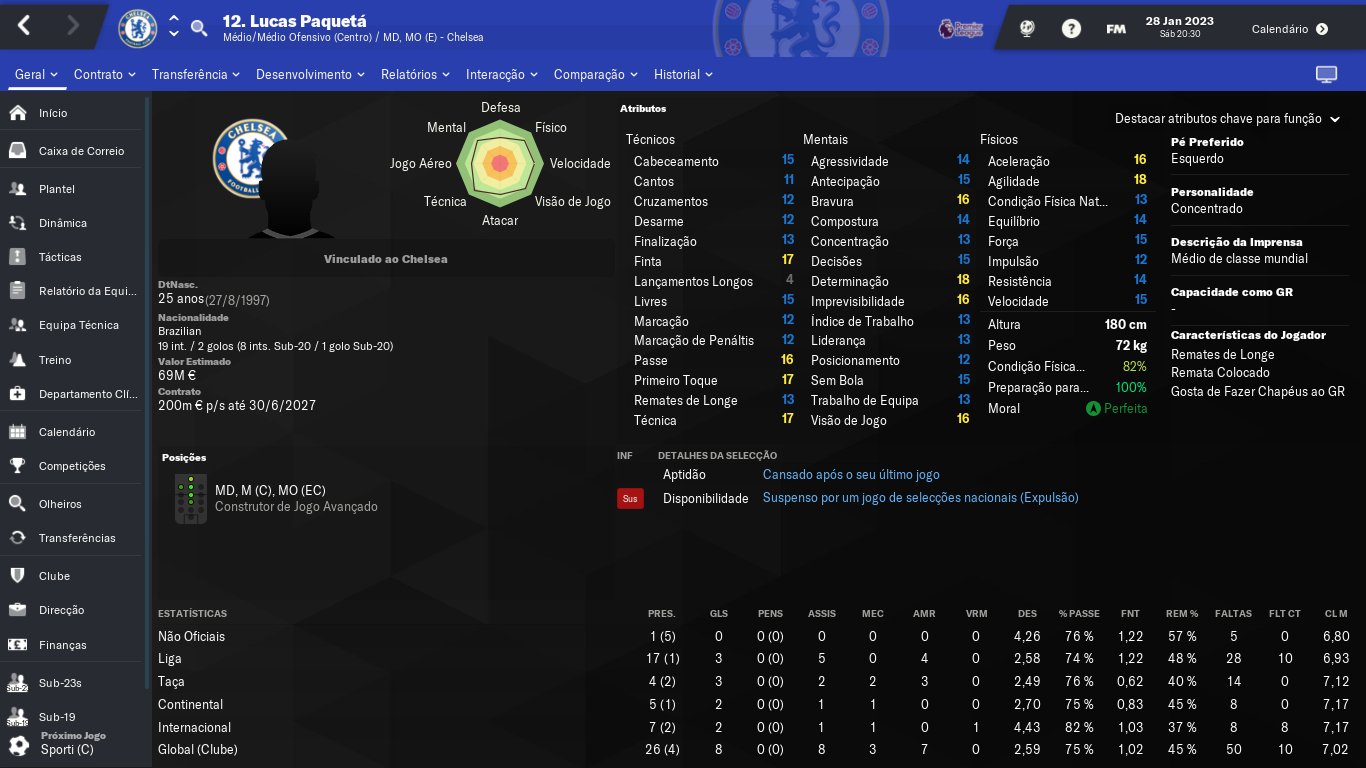
Task: Open the Historial tab
Action: click(683, 74)
